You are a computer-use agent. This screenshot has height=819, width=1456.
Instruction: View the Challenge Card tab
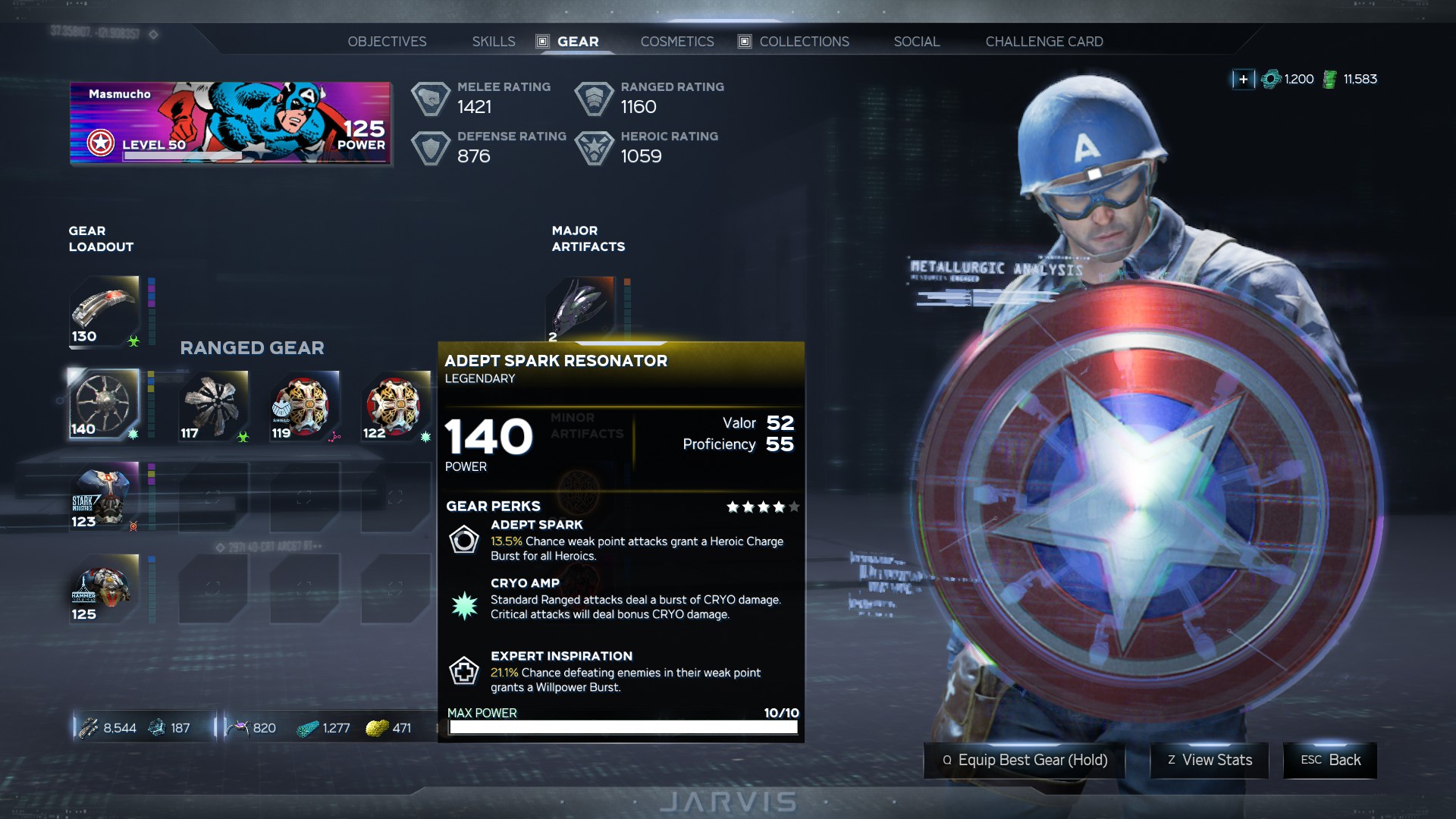(x=1044, y=42)
